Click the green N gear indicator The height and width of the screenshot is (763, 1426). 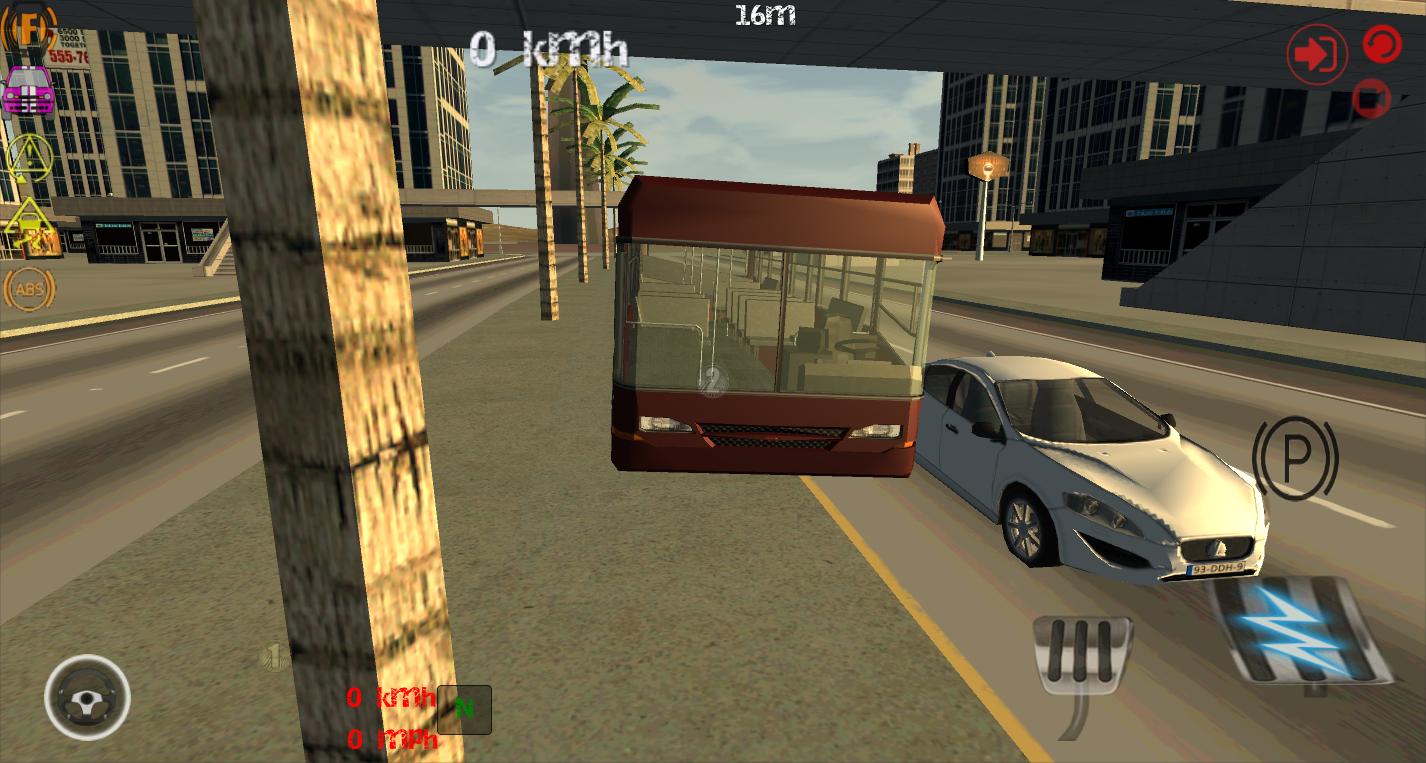point(463,710)
